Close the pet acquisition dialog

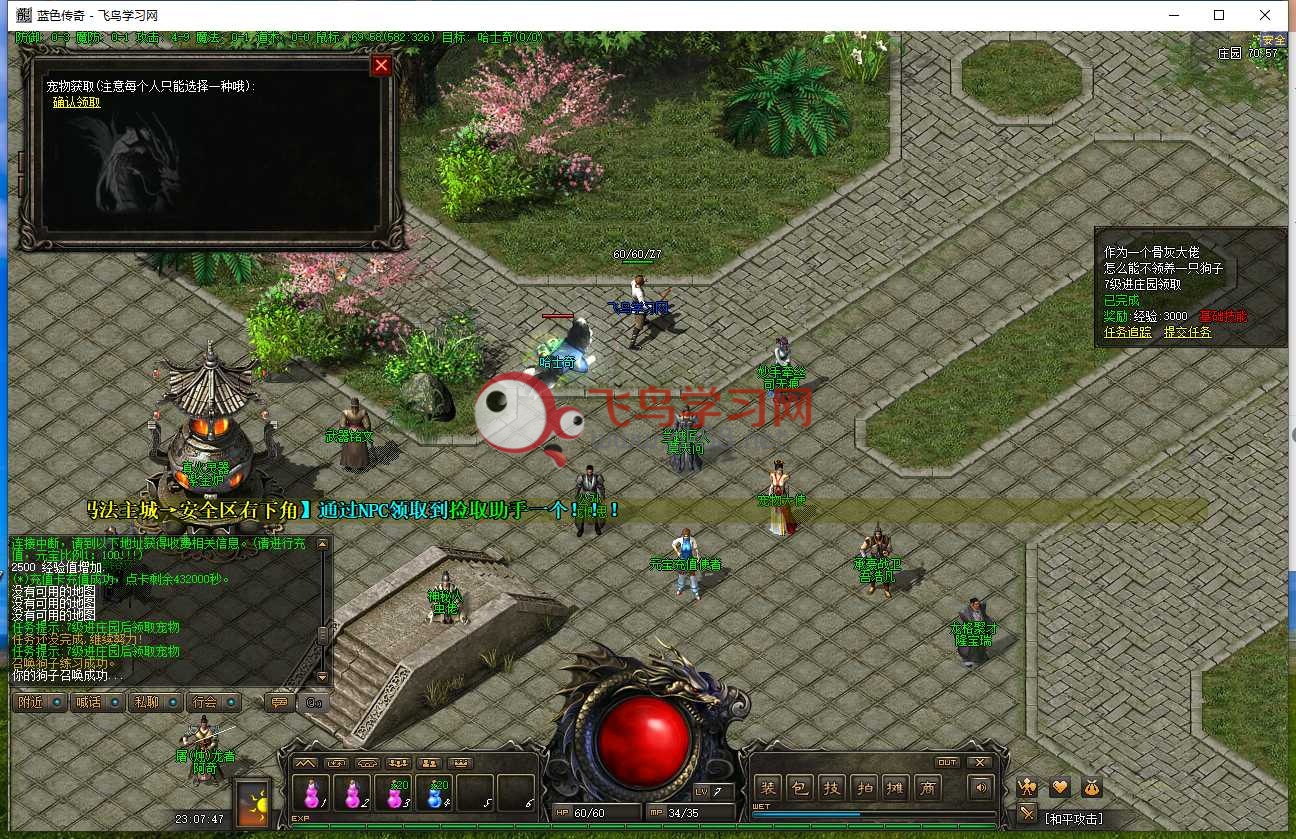tap(381, 66)
